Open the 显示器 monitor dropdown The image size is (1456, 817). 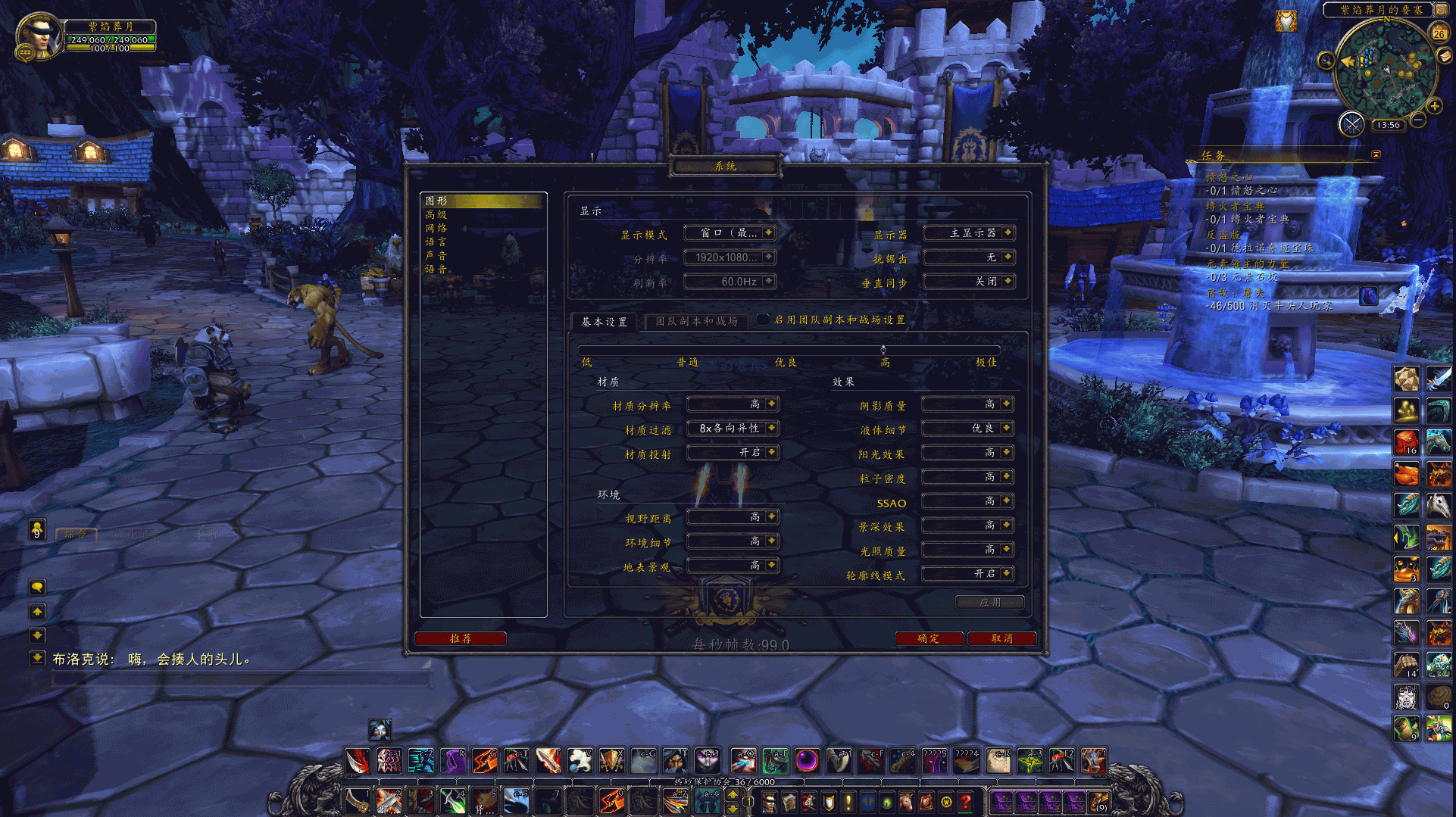969,233
